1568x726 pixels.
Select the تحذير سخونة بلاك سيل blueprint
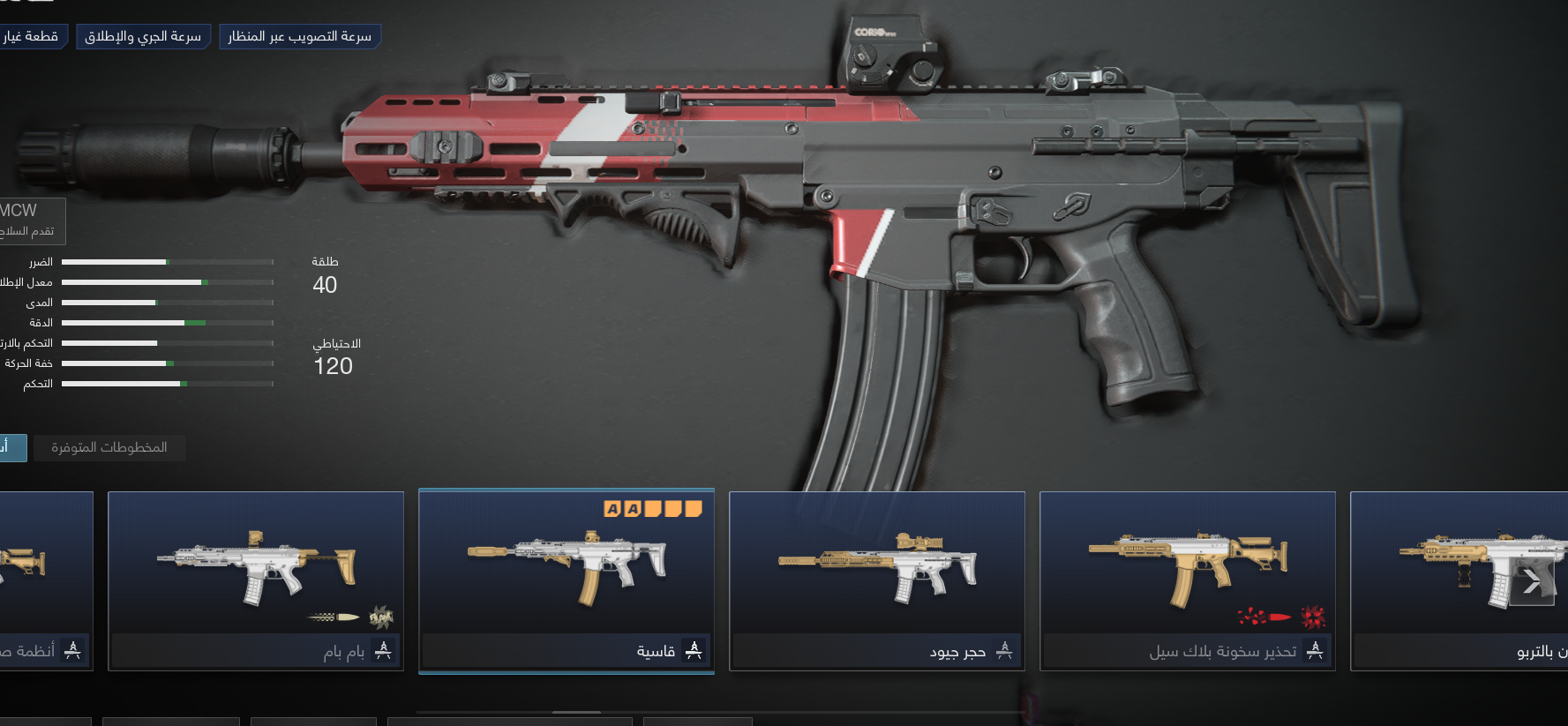1188,580
